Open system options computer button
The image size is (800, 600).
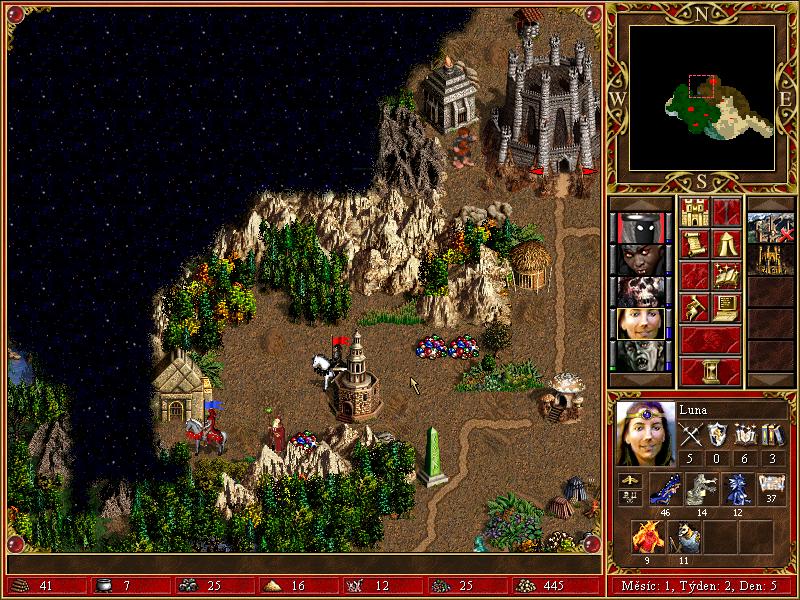727,307
